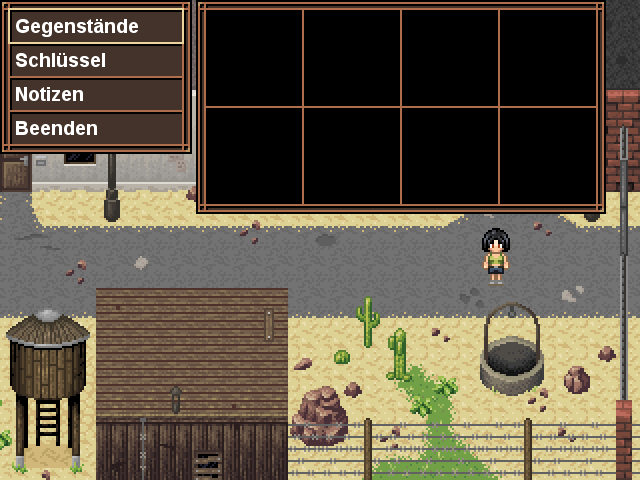Choose Beenden to close the menu
Image resolution: width=640 pixels, height=480 pixels.
pyautogui.click(x=96, y=128)
